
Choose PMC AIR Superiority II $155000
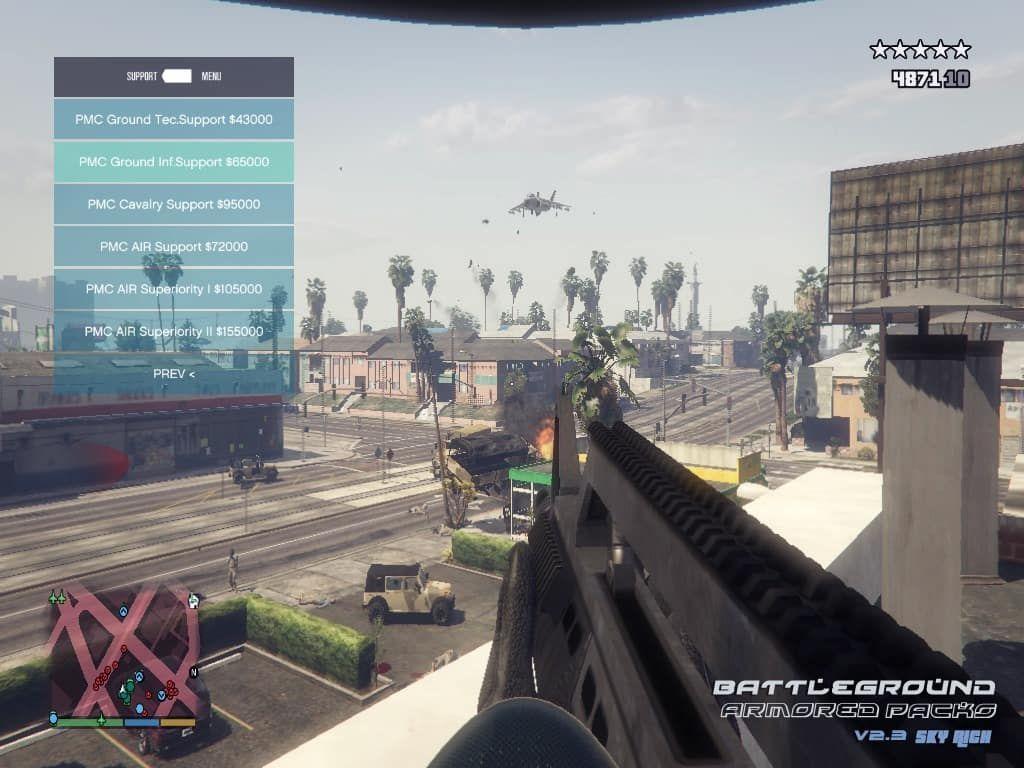(174, 331)
